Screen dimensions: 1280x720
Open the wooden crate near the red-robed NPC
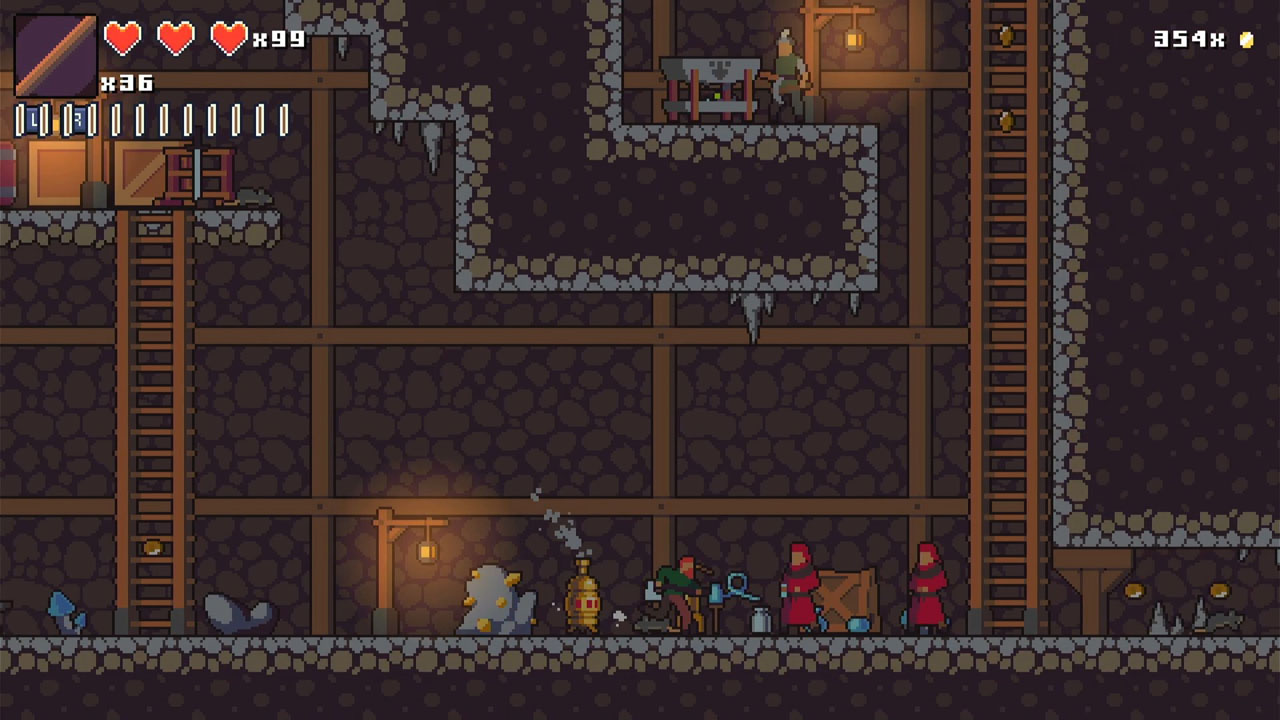coord(845,600)
